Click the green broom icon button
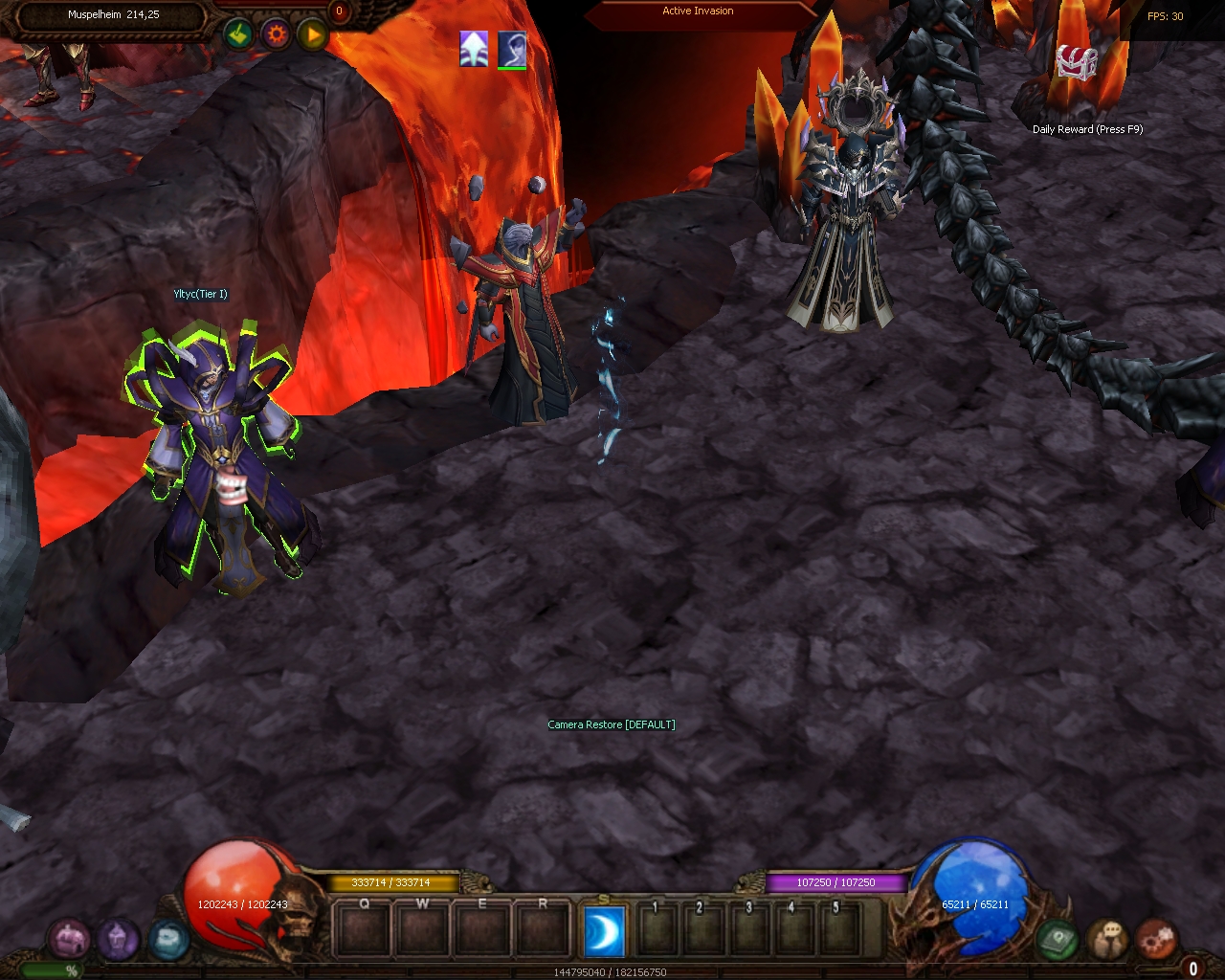Screen dimensions: 1225x980 pos(238,35)
